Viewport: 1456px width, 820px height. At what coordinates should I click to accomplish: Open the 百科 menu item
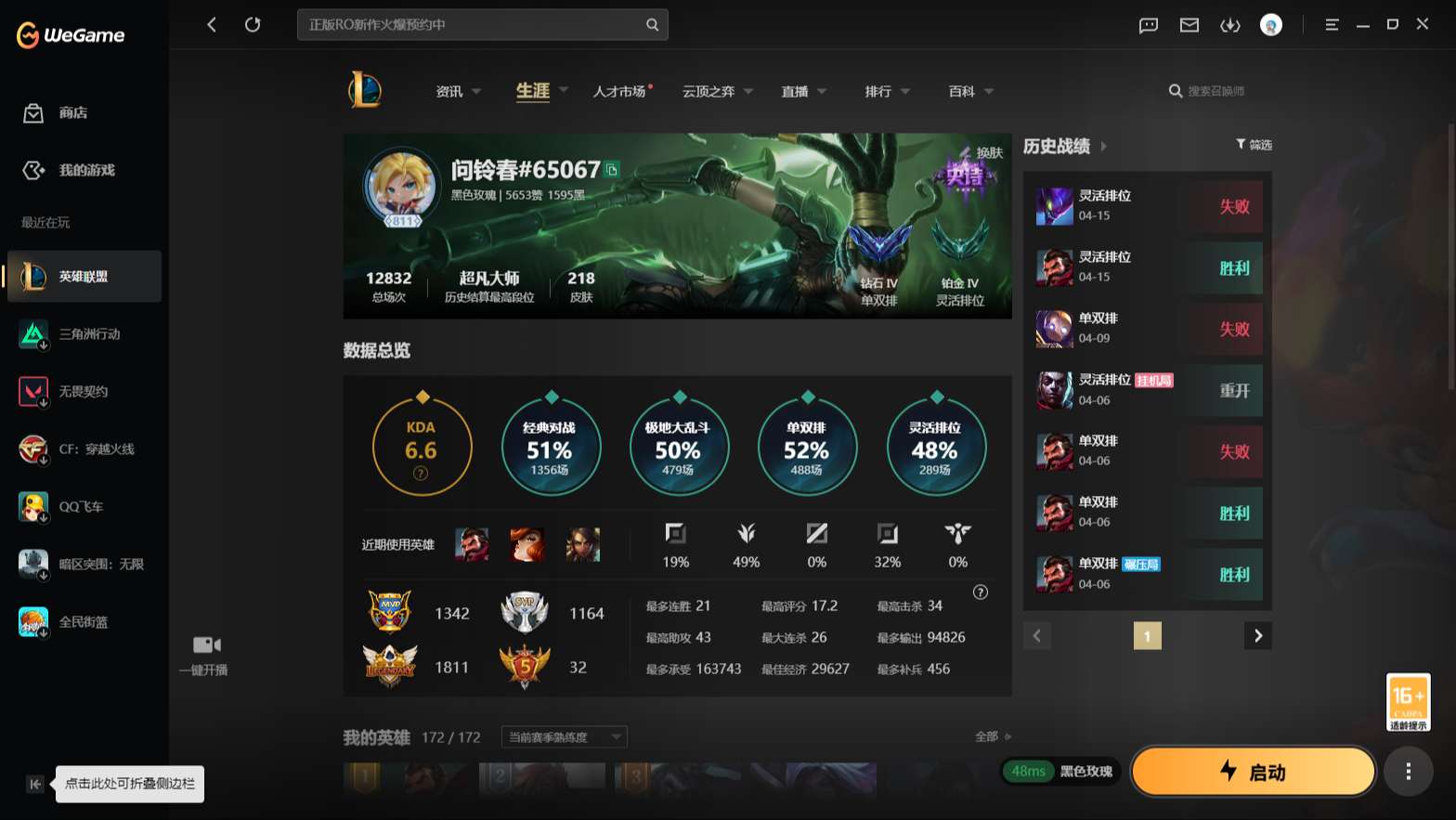click(x=961, y=91)
